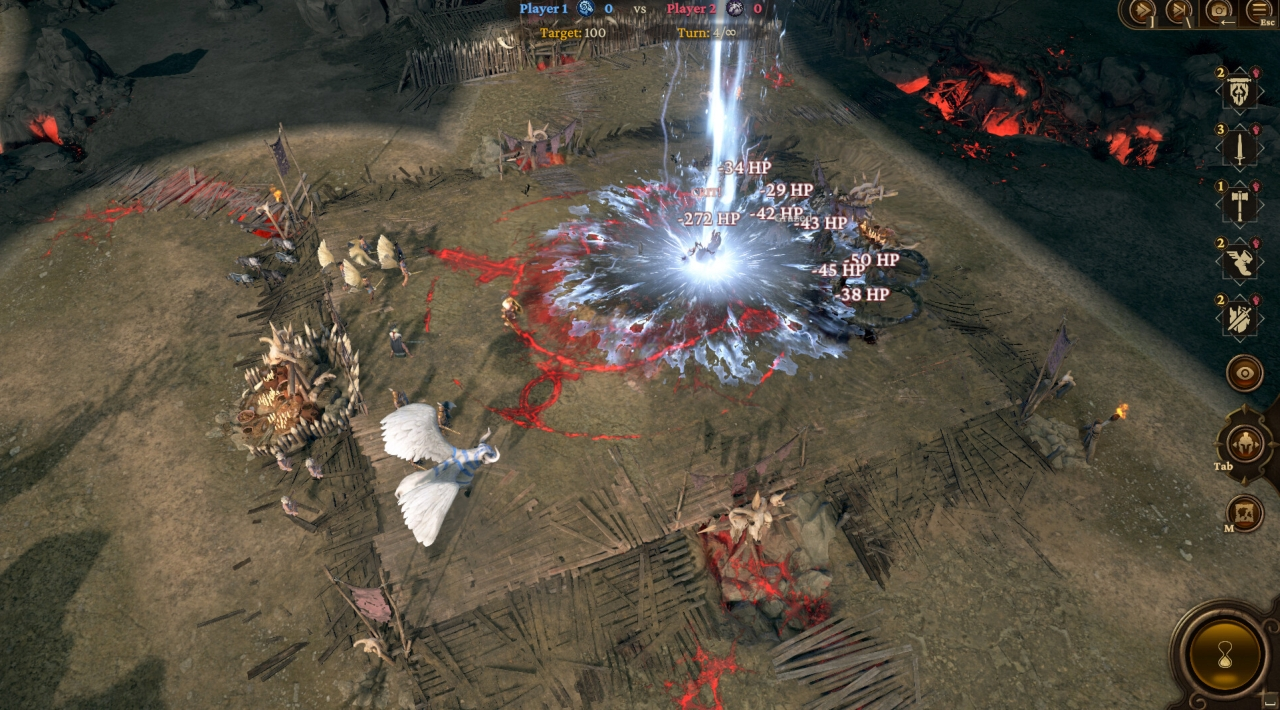Open the map scroll button
This screenshot has height=710, width=1280.
[1245, 512]
